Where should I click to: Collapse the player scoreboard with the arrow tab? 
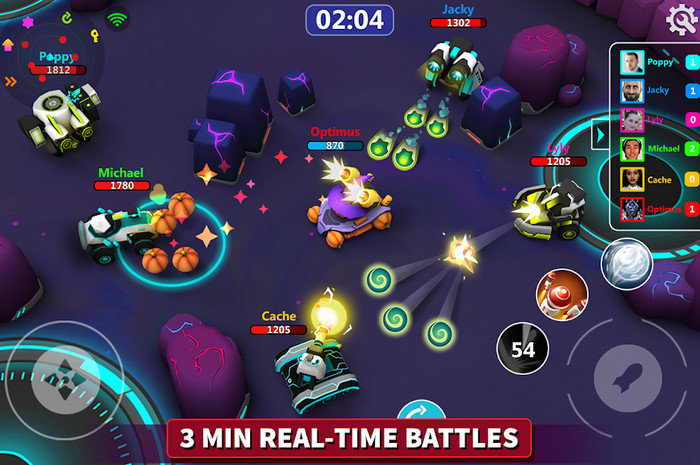coord(602,134)
